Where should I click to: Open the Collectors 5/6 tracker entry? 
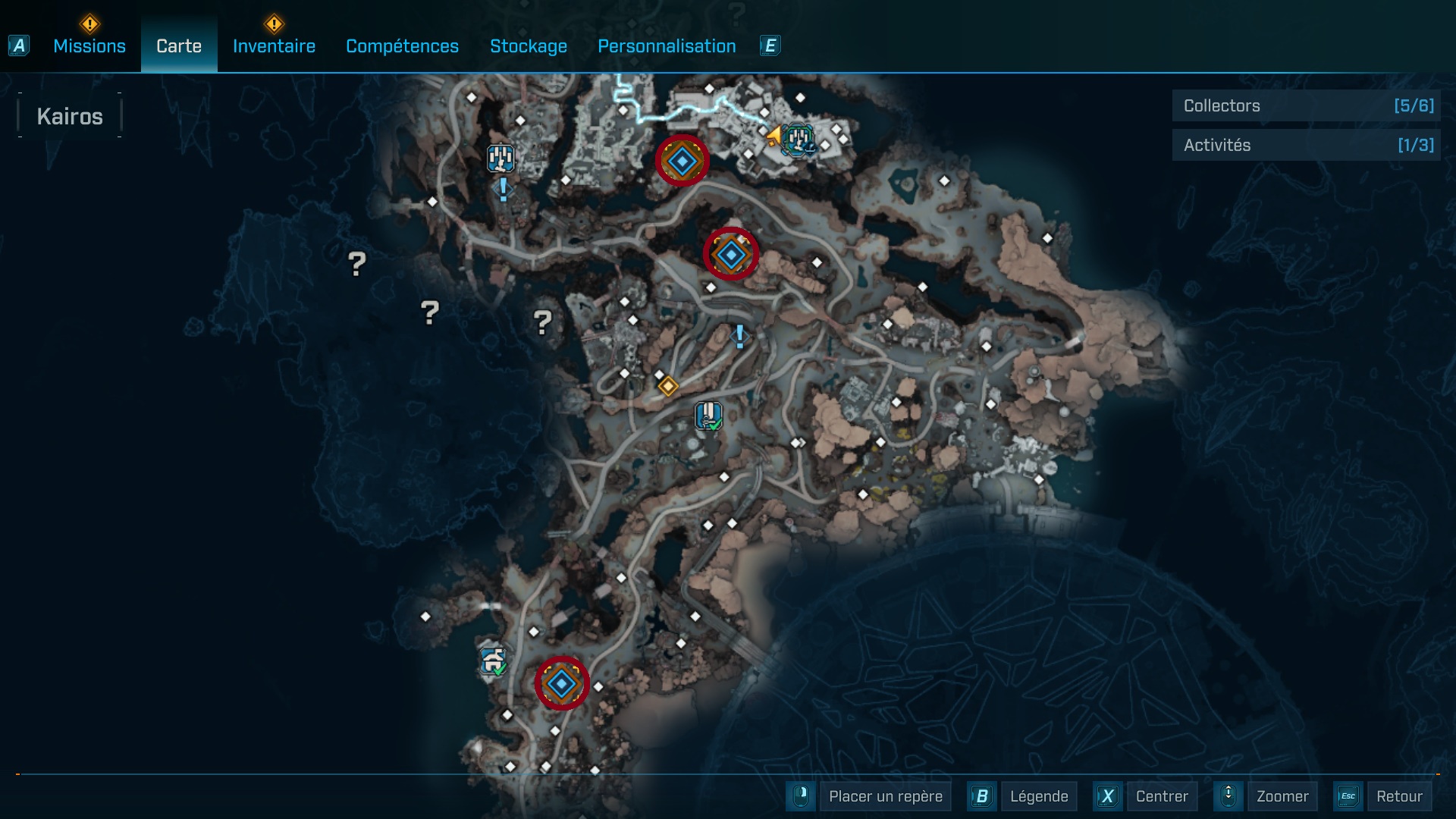coord(1306,105)
